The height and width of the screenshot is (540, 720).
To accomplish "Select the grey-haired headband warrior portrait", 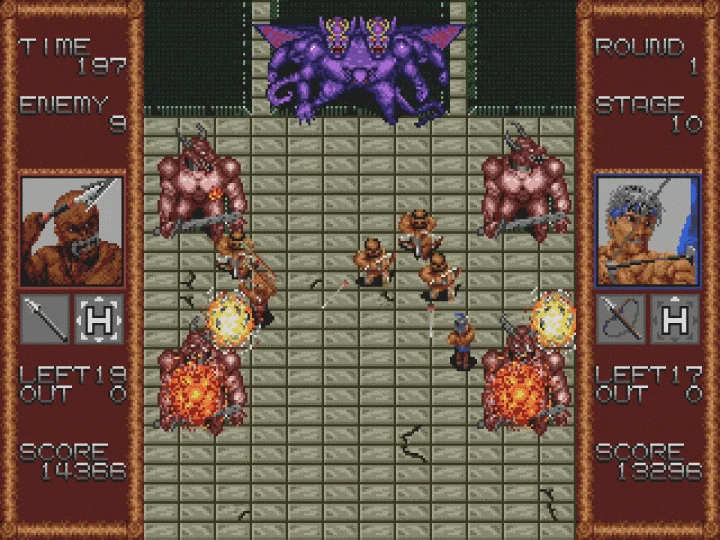I will 648,230.
